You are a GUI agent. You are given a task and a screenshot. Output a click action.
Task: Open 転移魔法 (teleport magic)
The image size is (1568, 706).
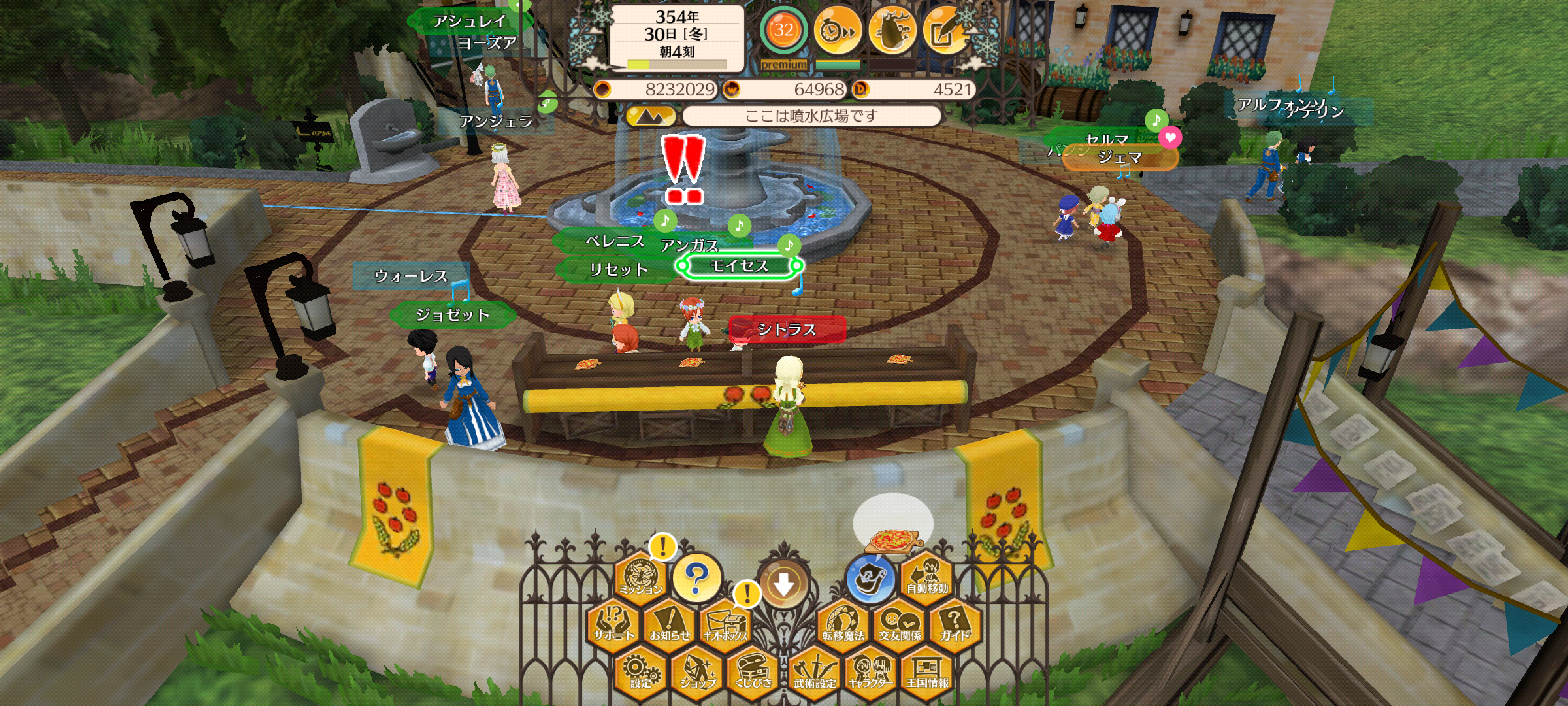[x=843, y=624]
